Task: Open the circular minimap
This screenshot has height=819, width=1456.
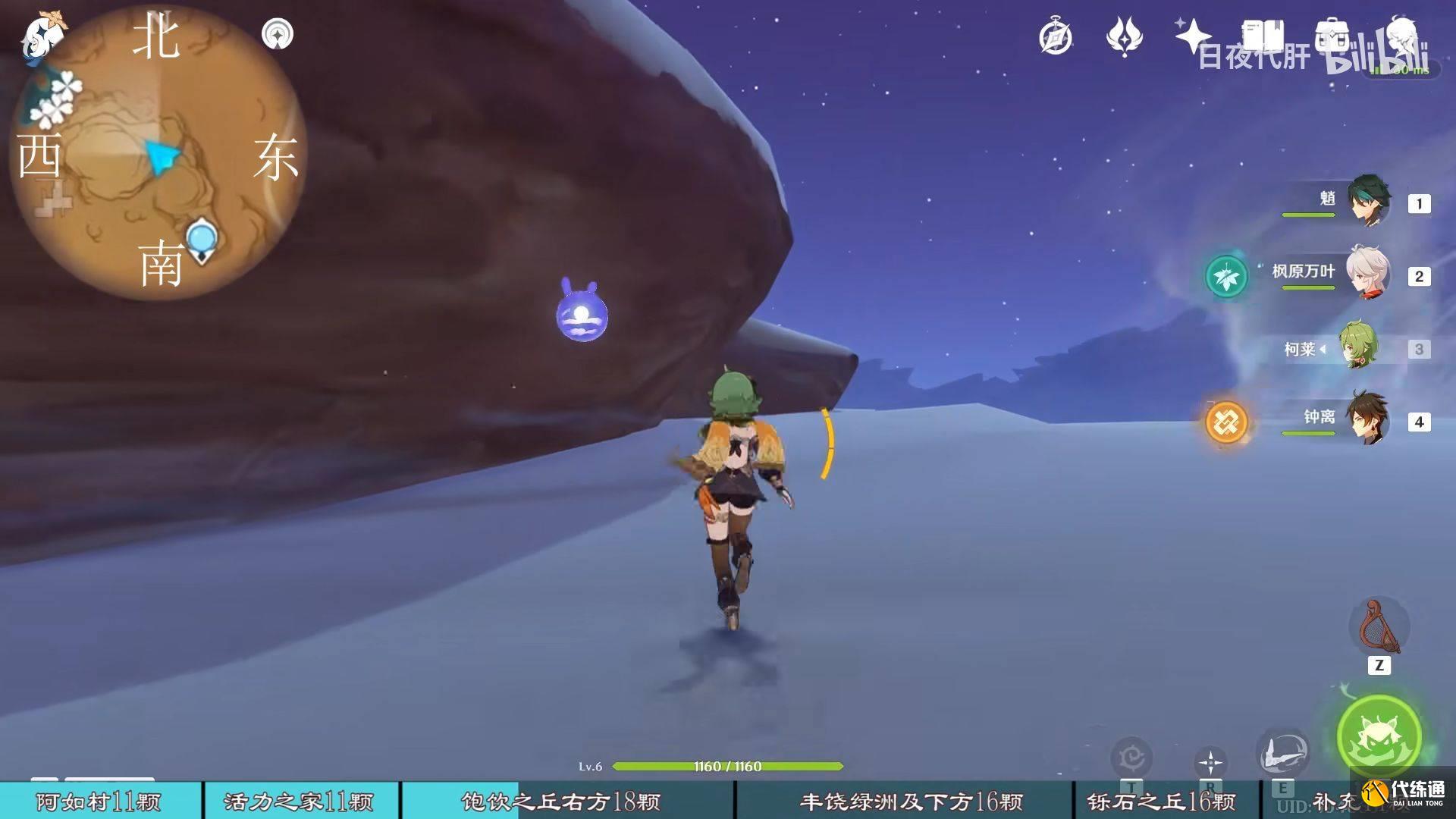Action: click(x=159, y=155)
